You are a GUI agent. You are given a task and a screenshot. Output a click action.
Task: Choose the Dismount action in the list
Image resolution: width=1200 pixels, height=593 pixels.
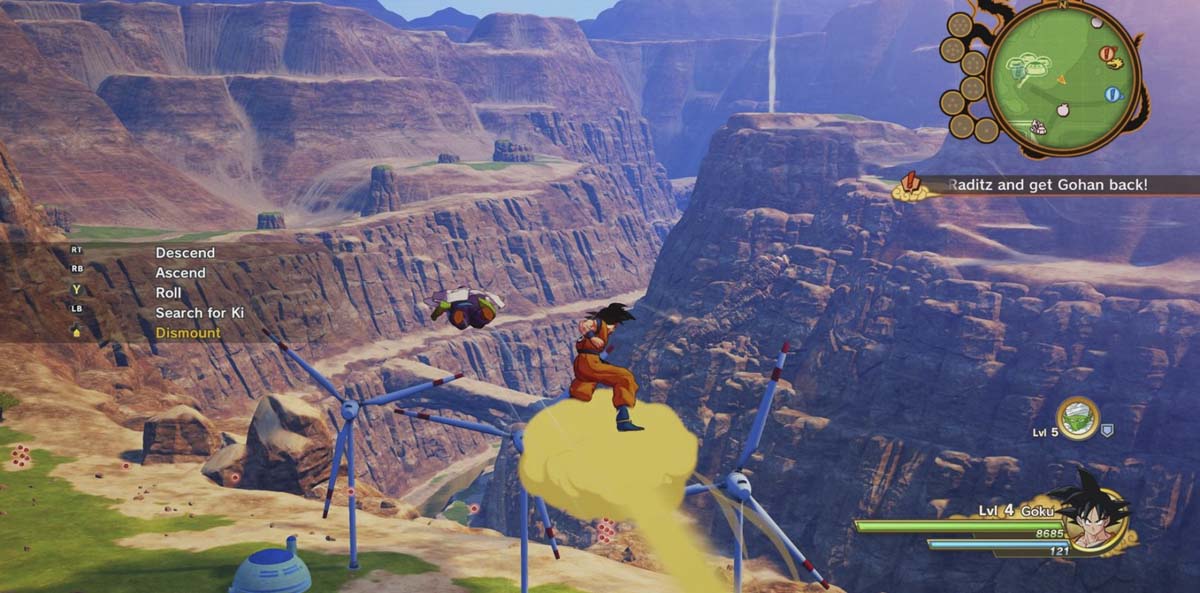(x=187, y=332)
